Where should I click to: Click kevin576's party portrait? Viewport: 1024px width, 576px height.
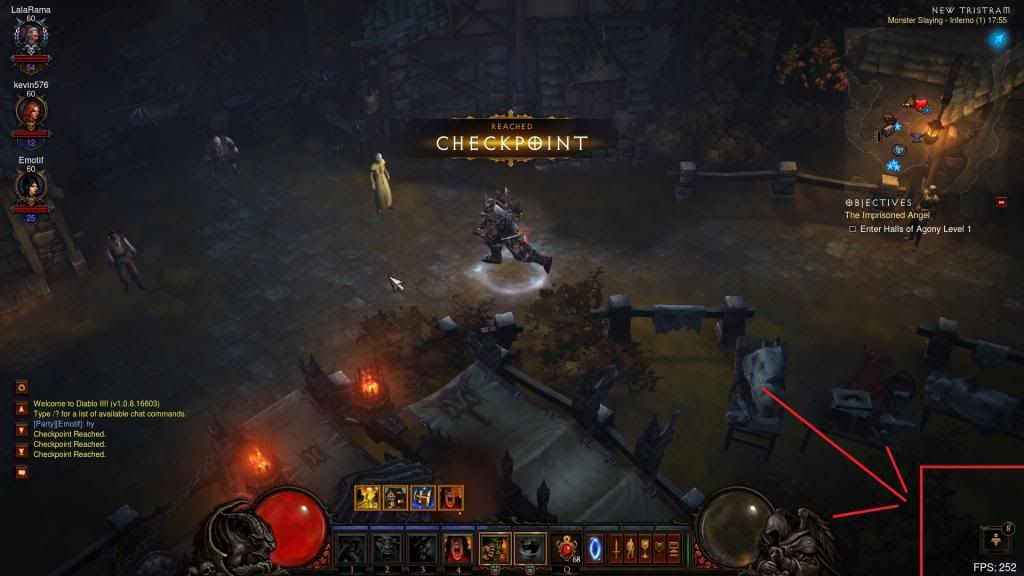[31, 111]
